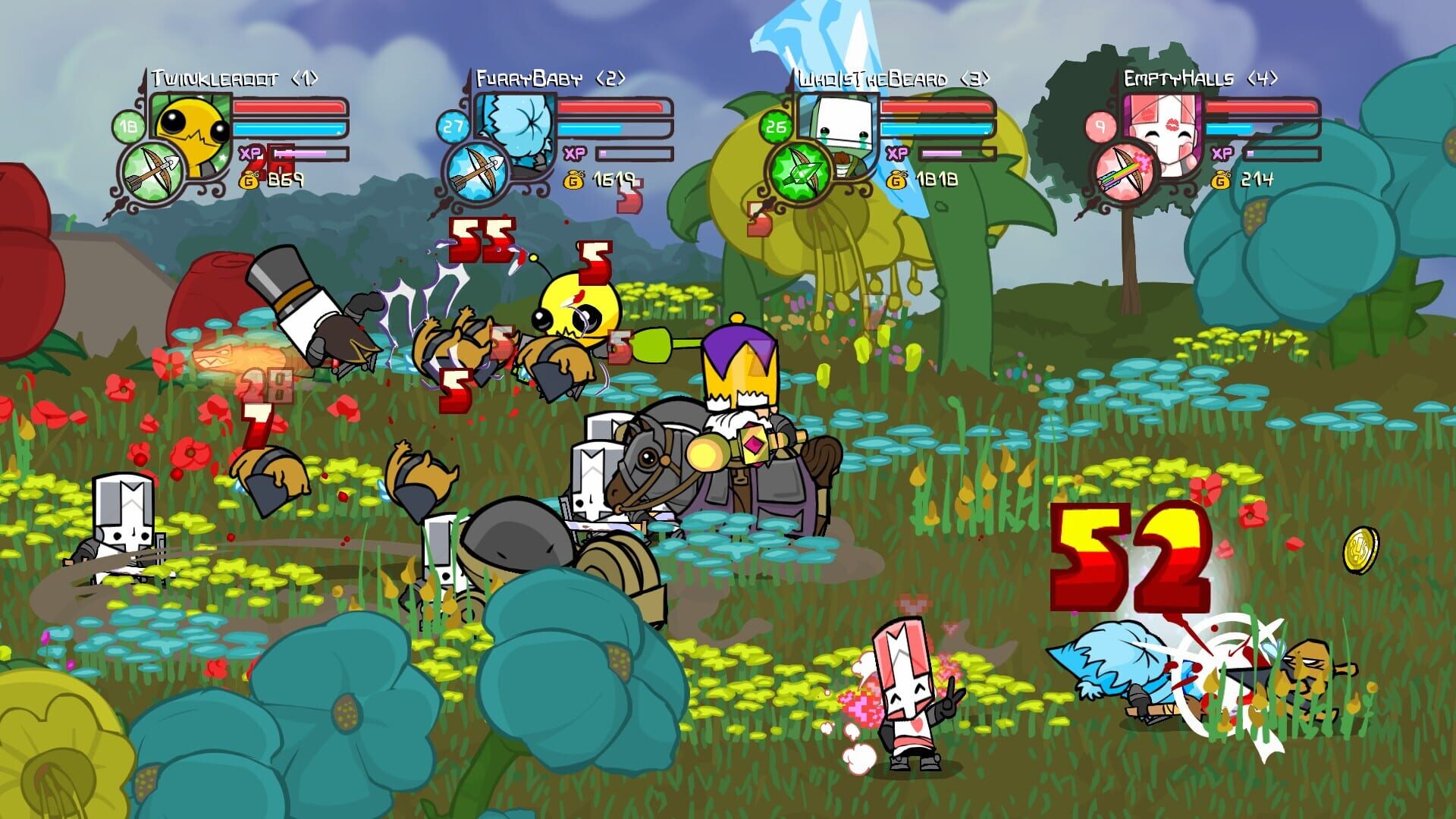Click the gold pouch icon showing 1818

(897, 181)
